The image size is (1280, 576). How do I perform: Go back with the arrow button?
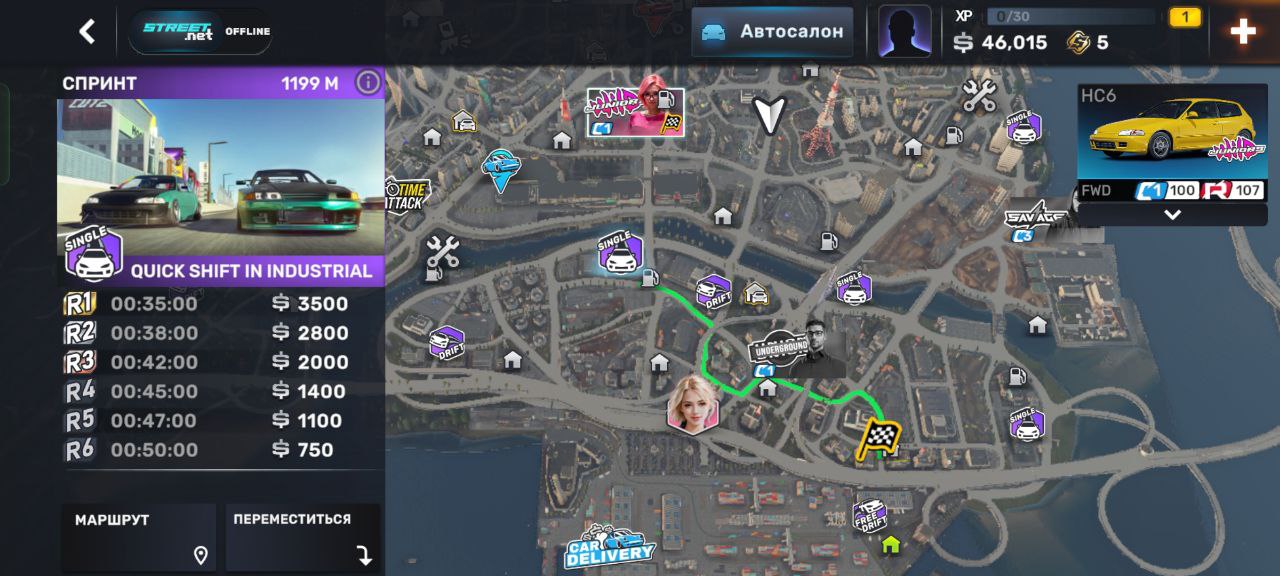coord(88,32)
